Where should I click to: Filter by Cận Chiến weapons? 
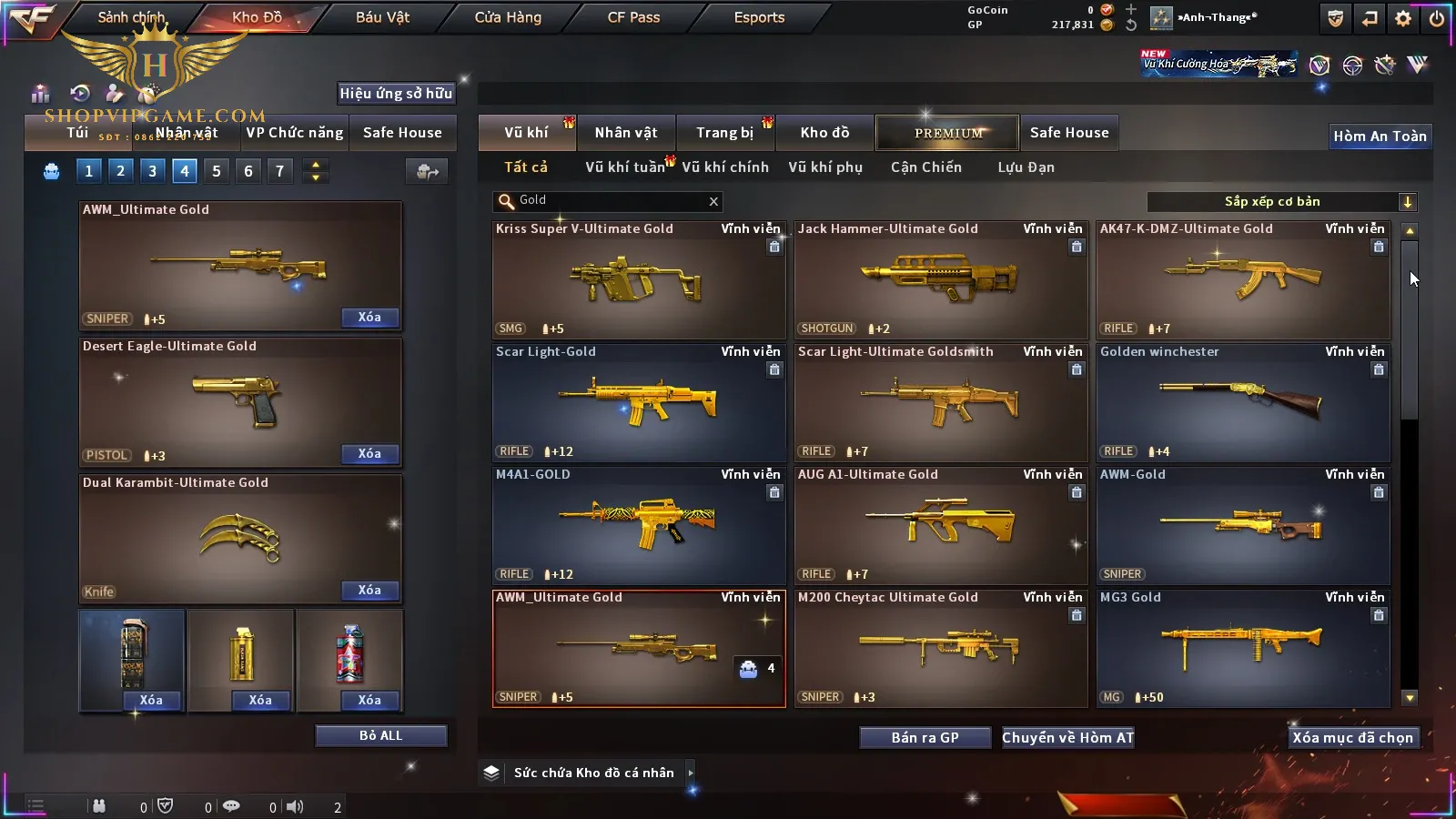click(x=925, y=167)
